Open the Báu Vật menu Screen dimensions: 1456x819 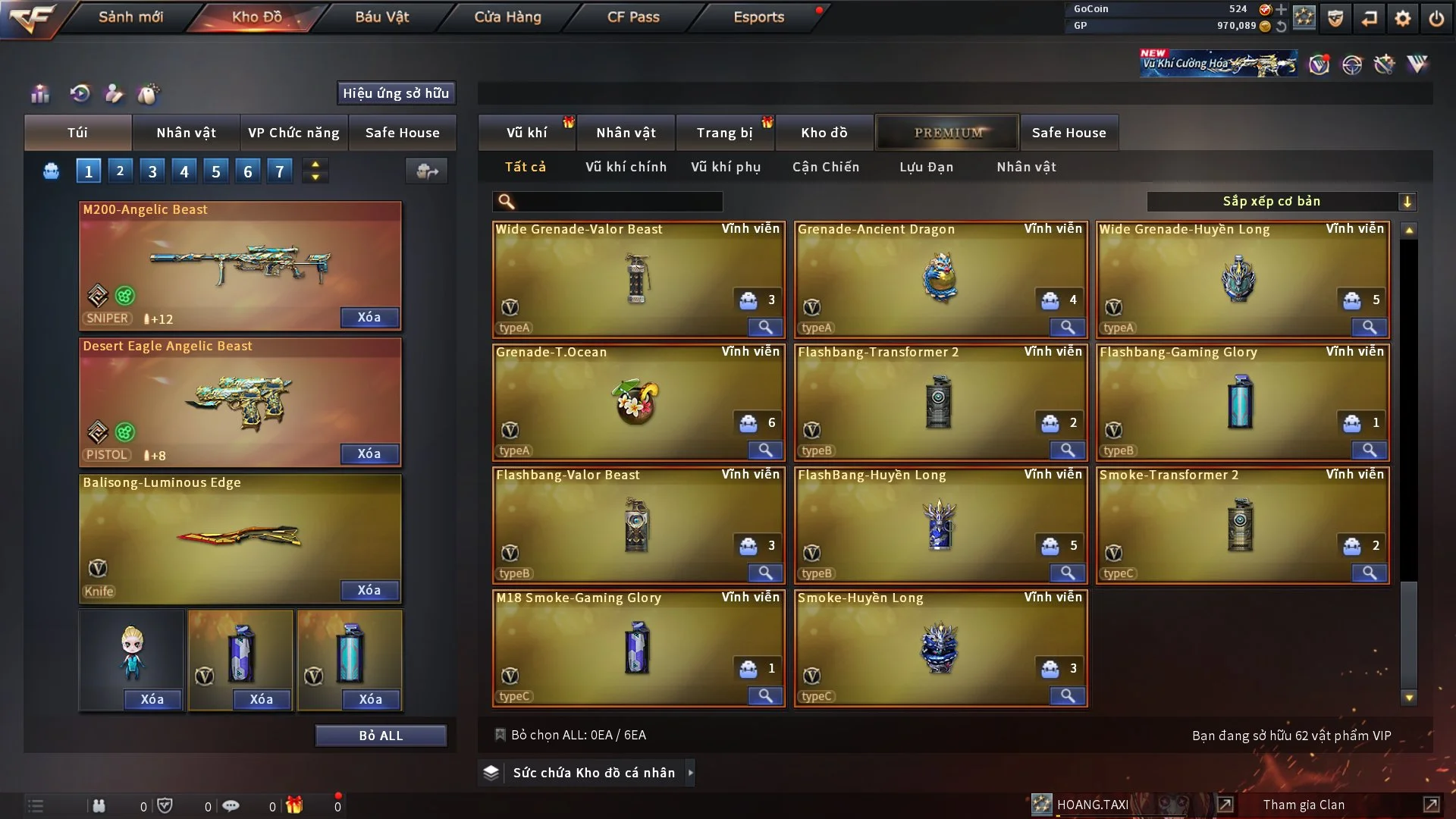pos(381,17)
